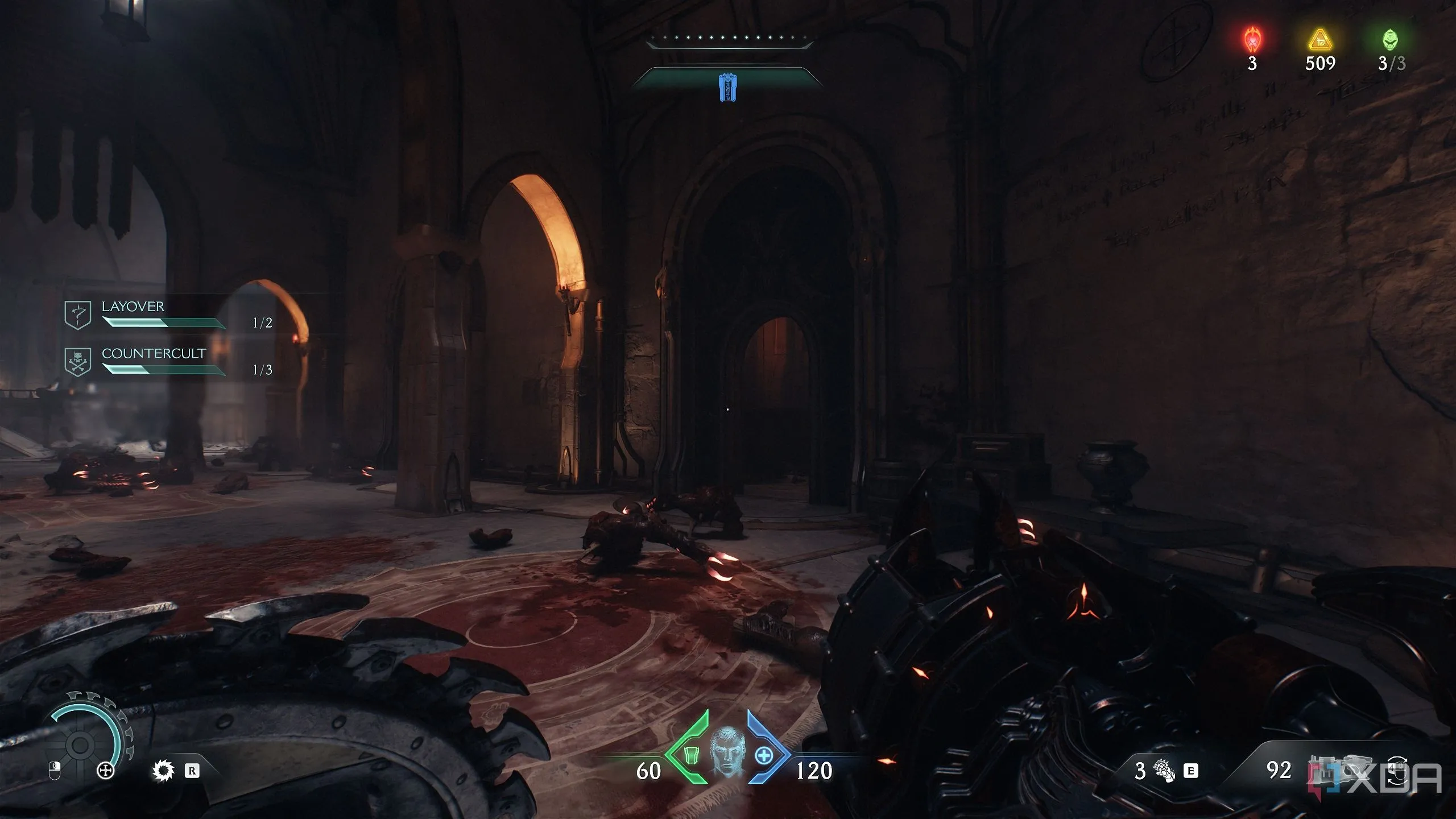Click the green Slayer helmet lives icon

pos(1391,40)
